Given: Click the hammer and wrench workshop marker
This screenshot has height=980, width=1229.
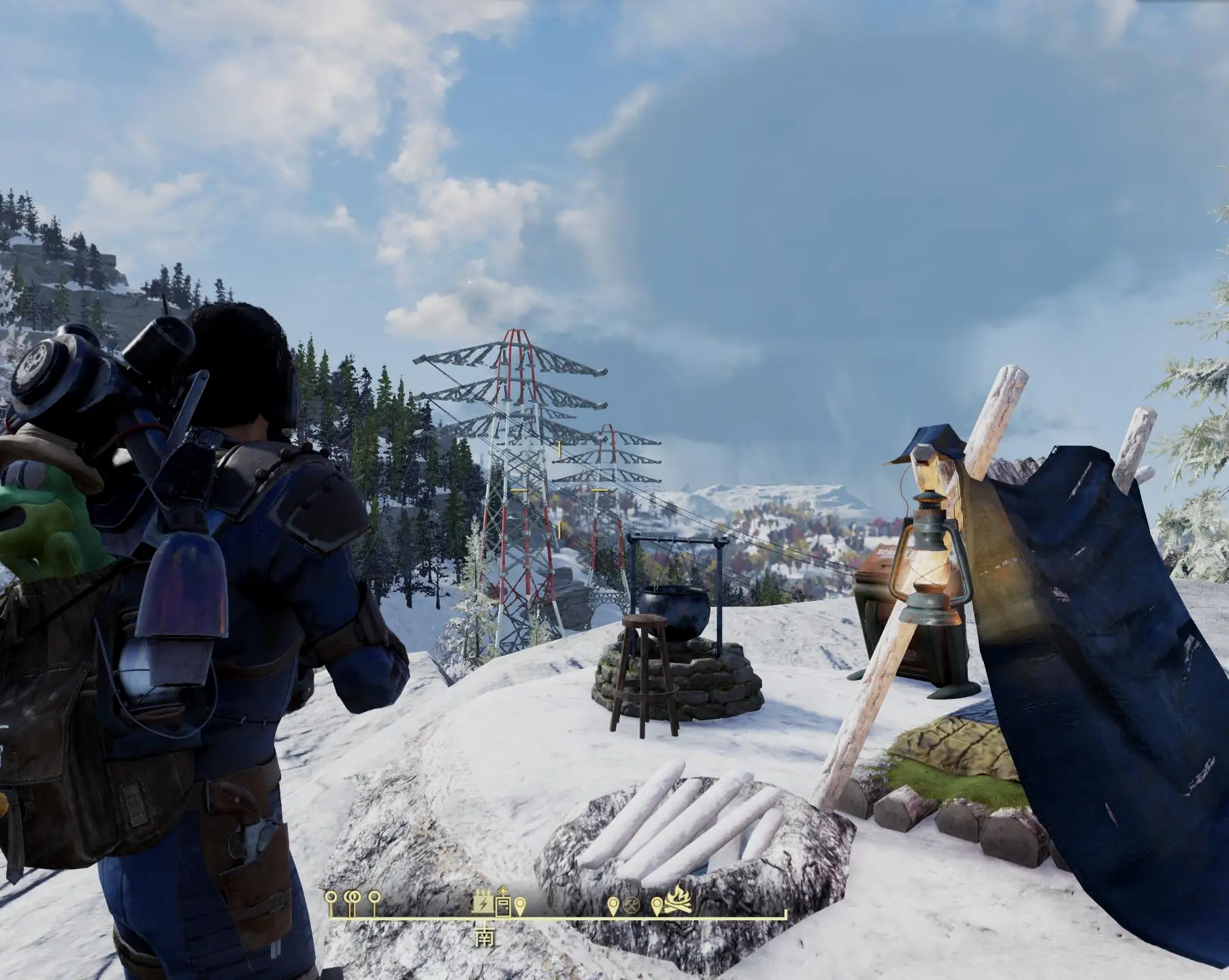Looking at the screenshot, I should pos(631,905).
